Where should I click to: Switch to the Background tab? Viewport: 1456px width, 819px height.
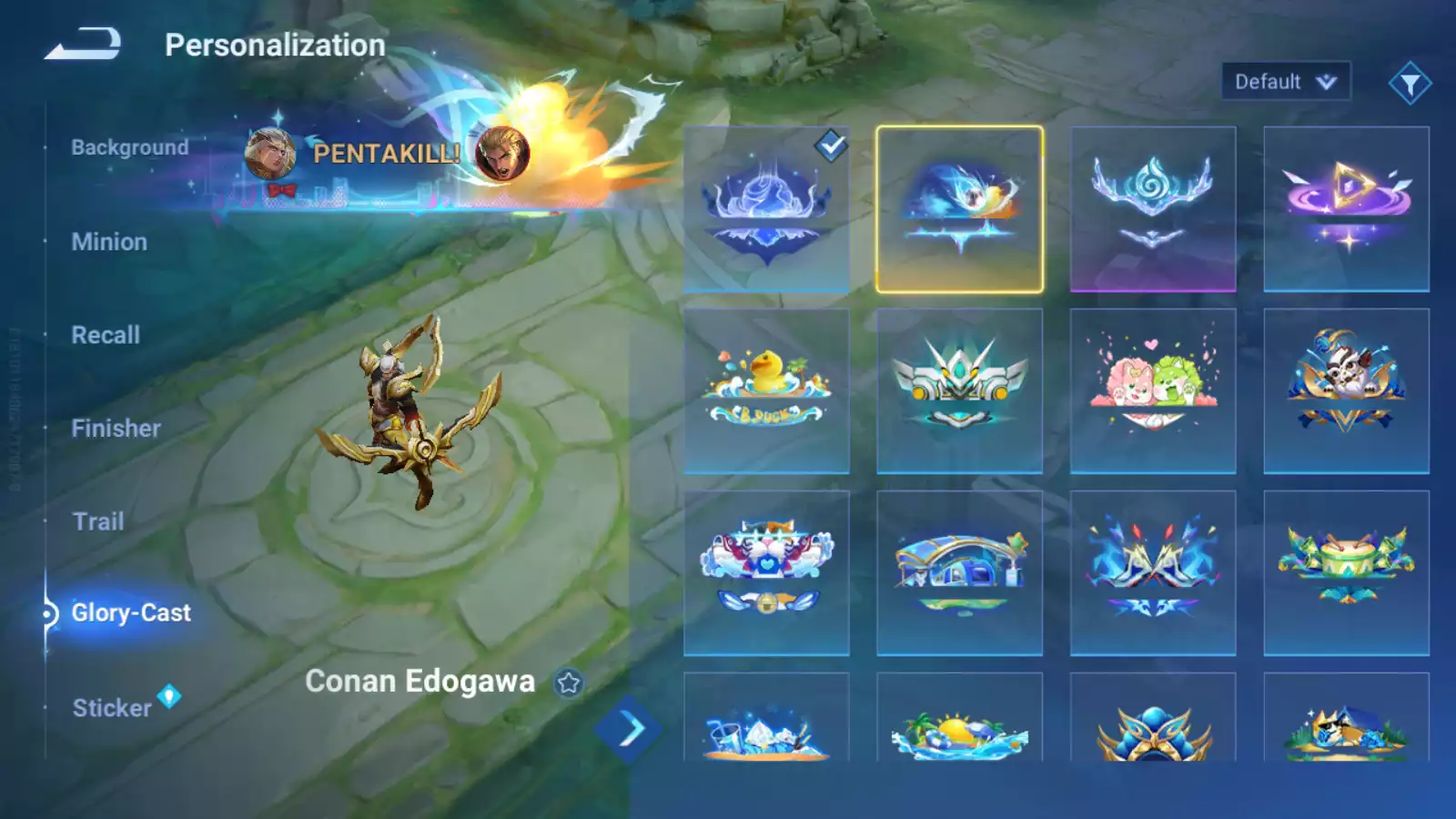(x=130, y=147)
